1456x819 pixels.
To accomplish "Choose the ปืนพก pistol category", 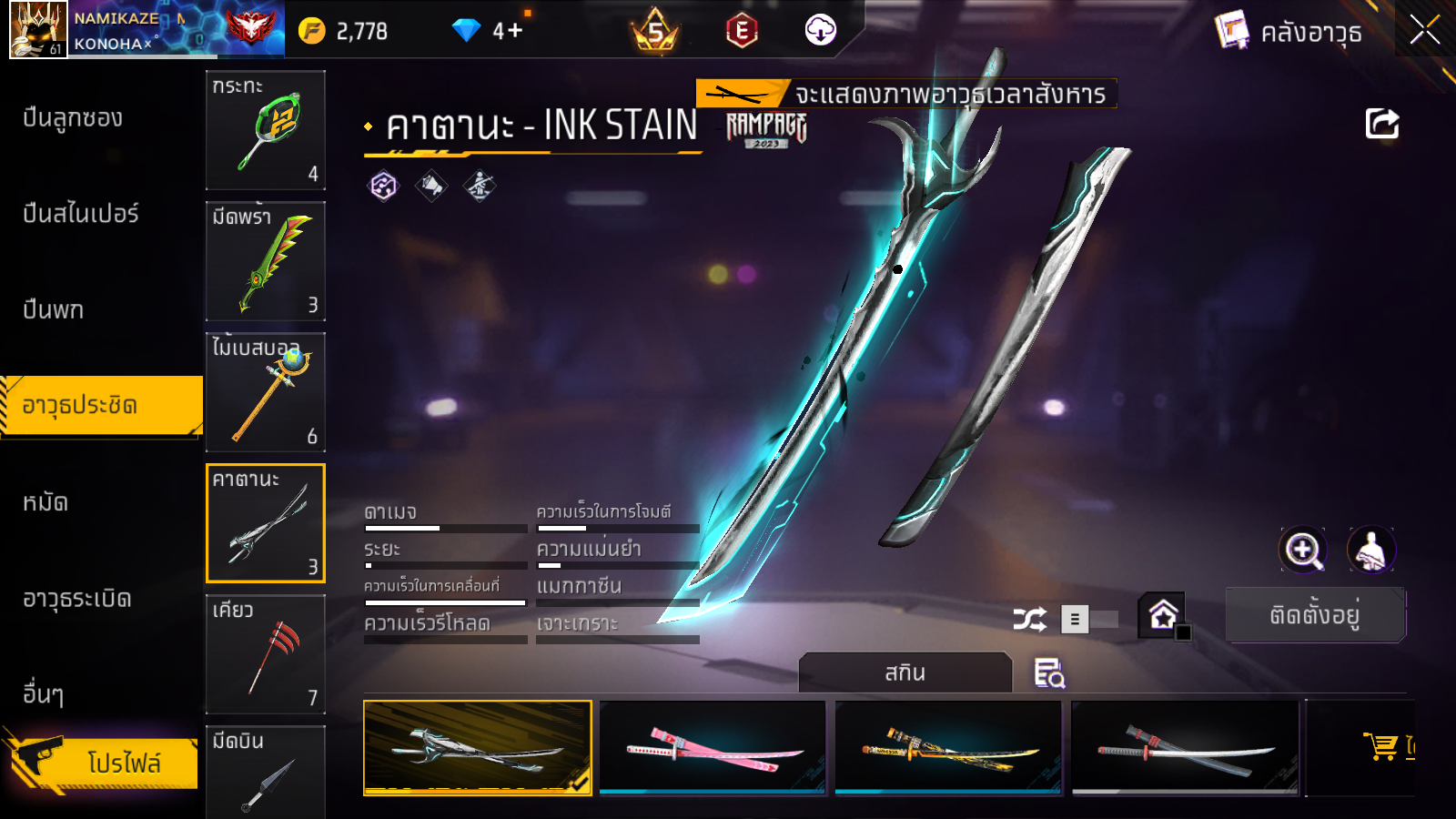I will click(54, 309).
